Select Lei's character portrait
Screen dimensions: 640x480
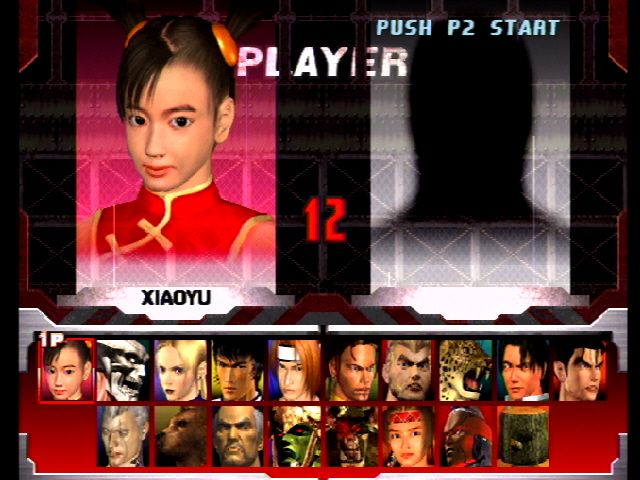coord(523,370)
